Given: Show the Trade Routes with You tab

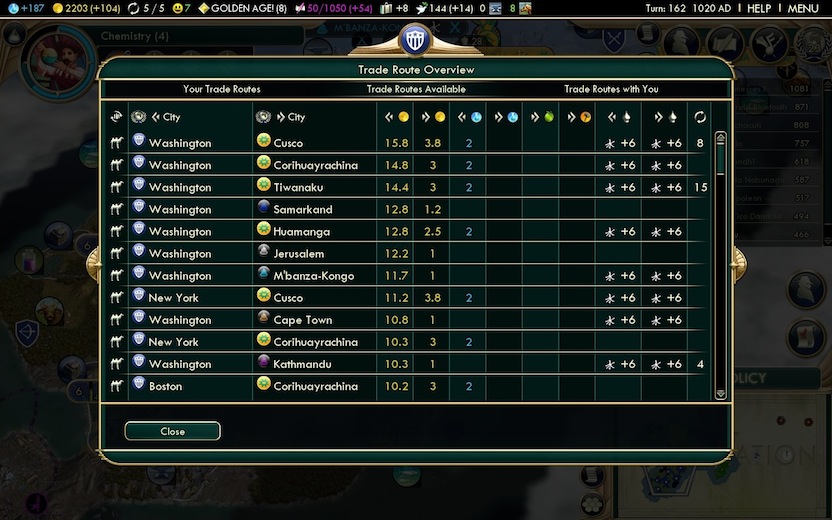Looking at the screenshot, I should 611,90.
